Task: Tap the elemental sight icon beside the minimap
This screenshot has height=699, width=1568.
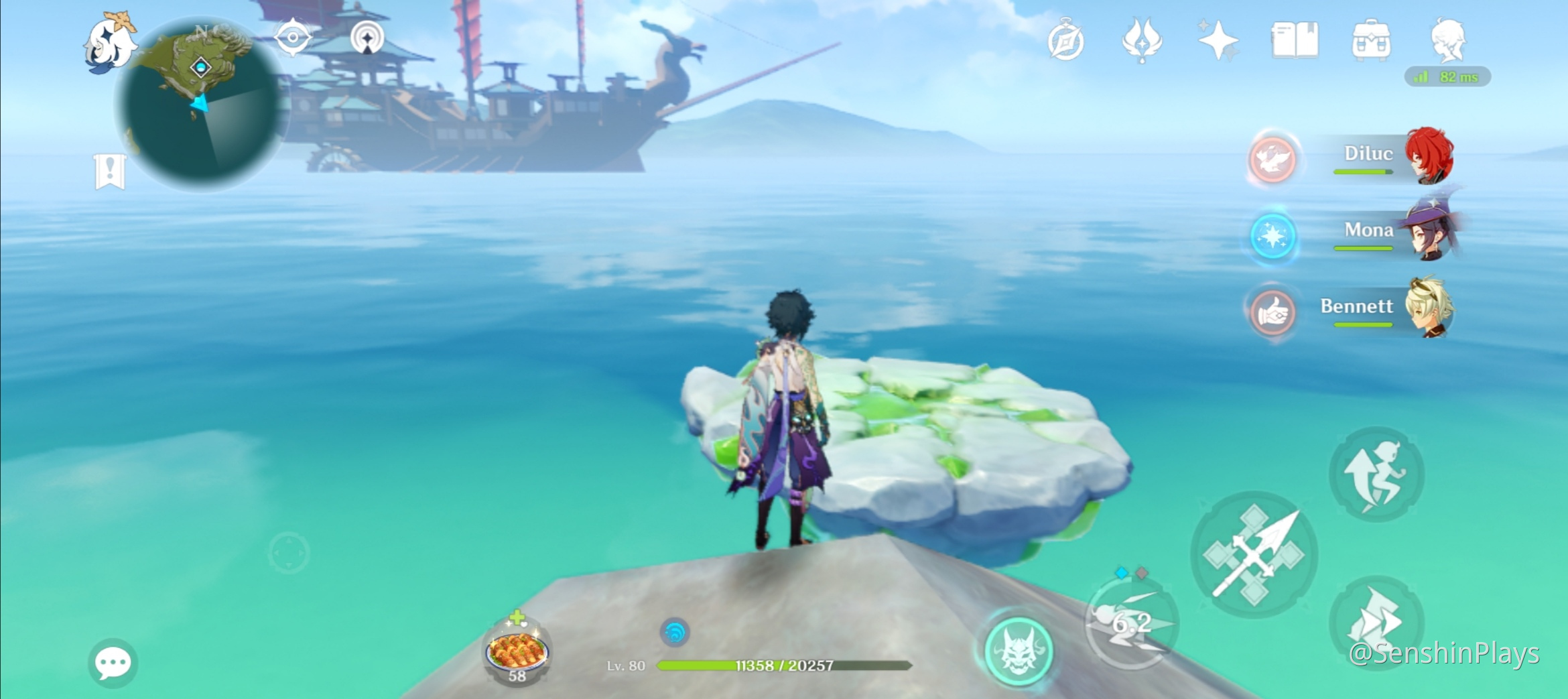Action: tap(367, 38)
